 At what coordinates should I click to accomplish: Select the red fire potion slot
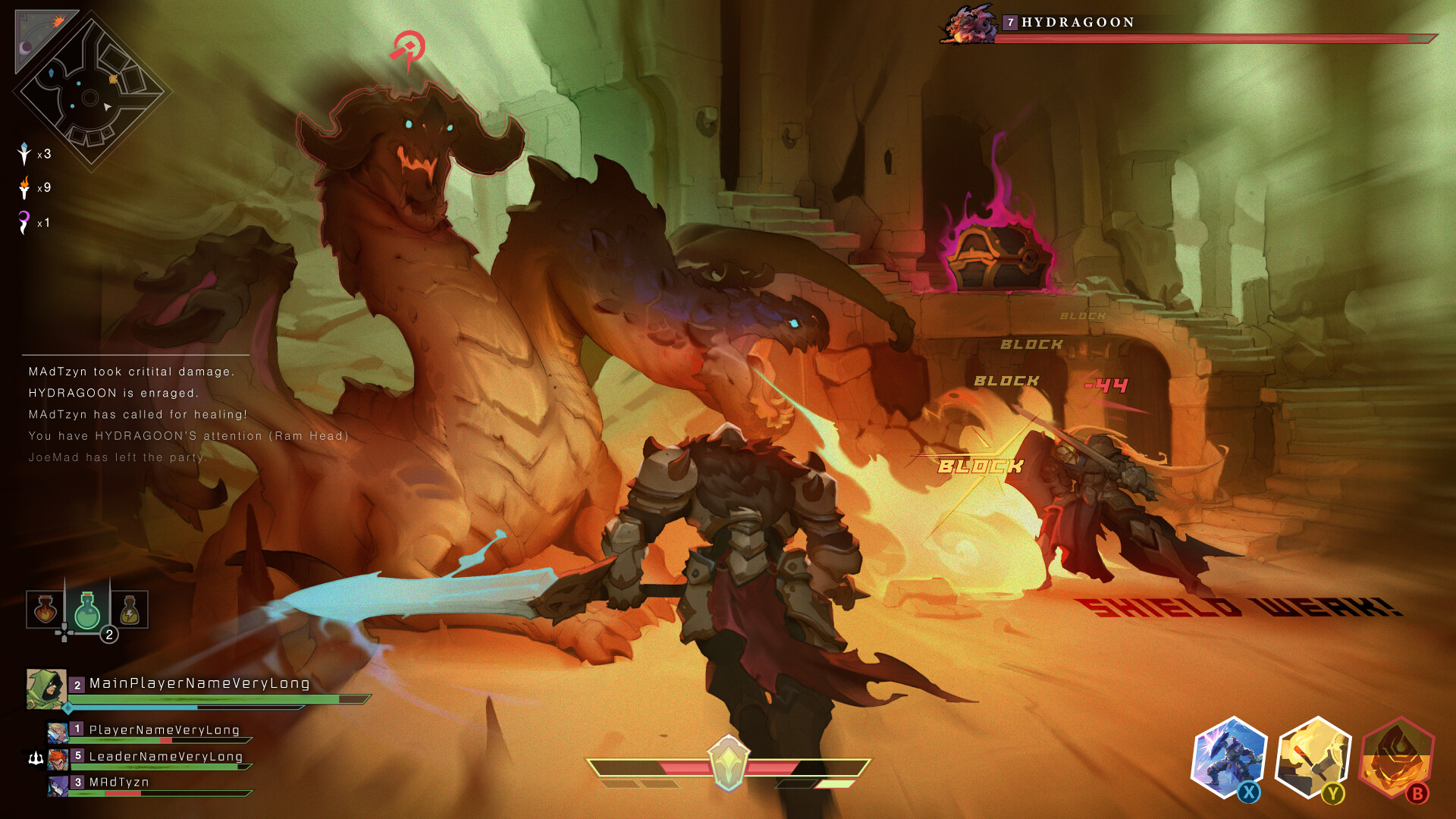[45, 610]
